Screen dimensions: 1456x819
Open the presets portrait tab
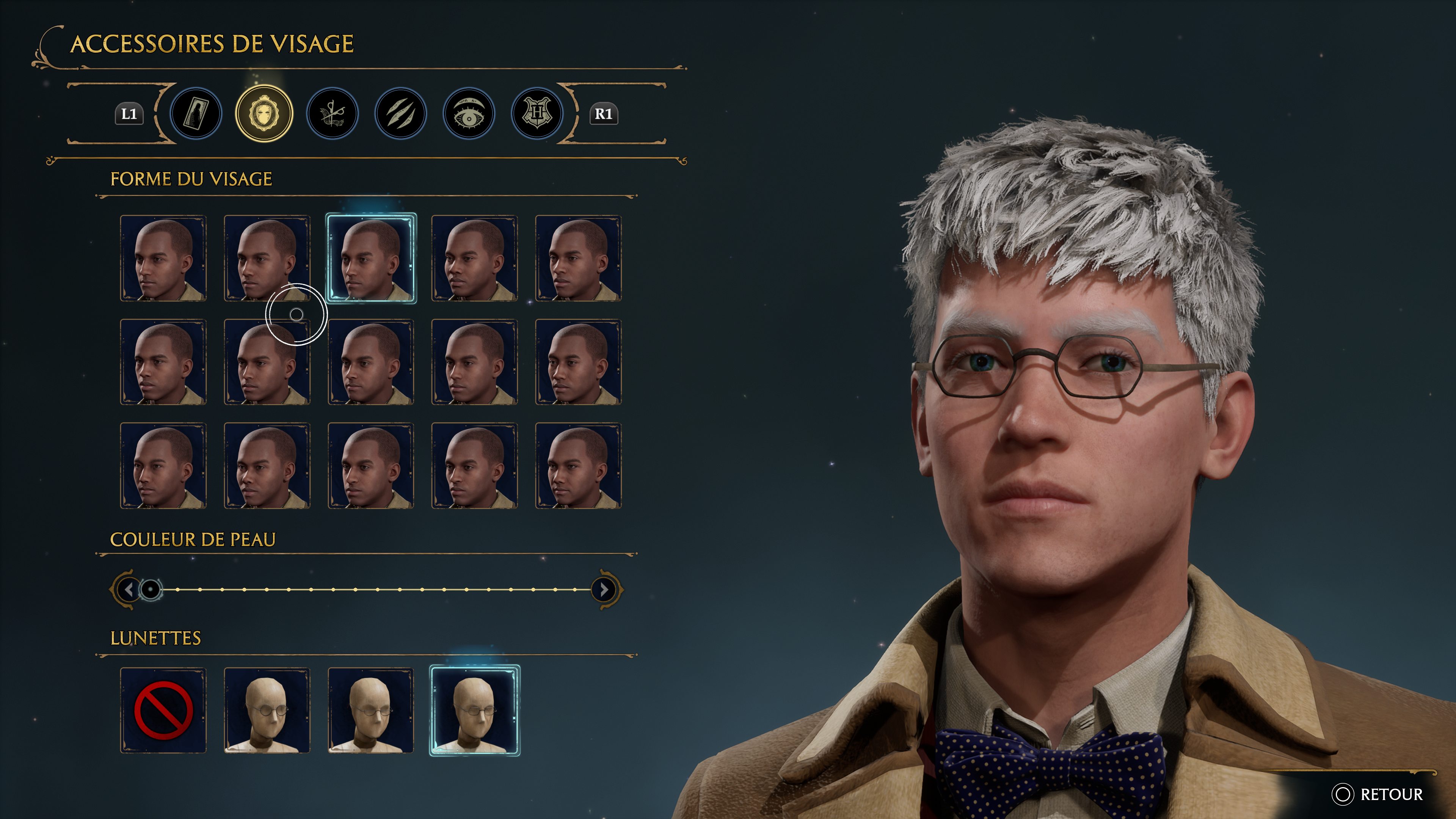pos(196,113)
